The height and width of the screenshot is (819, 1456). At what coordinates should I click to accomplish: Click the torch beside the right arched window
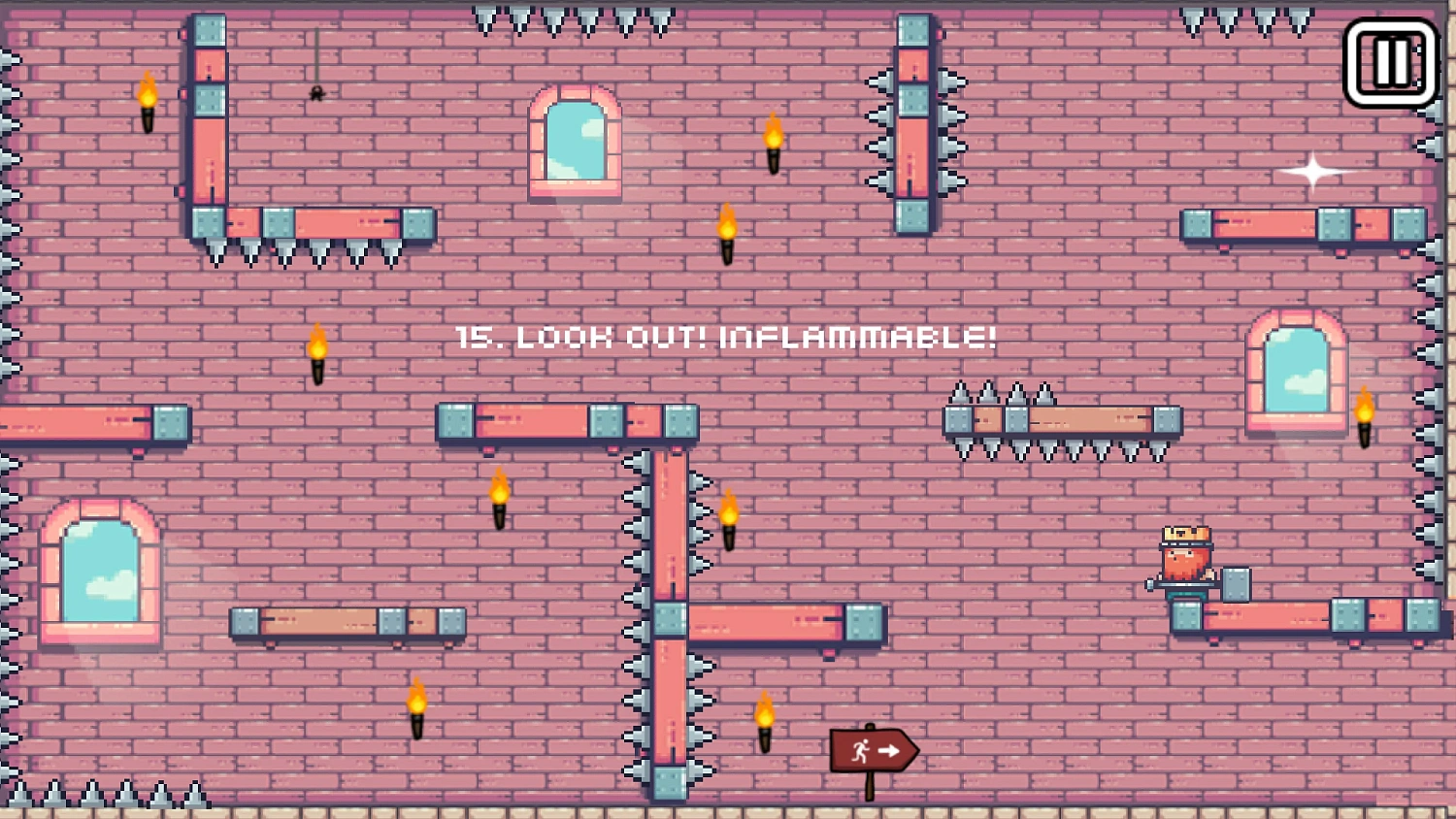coord(1365,417)
